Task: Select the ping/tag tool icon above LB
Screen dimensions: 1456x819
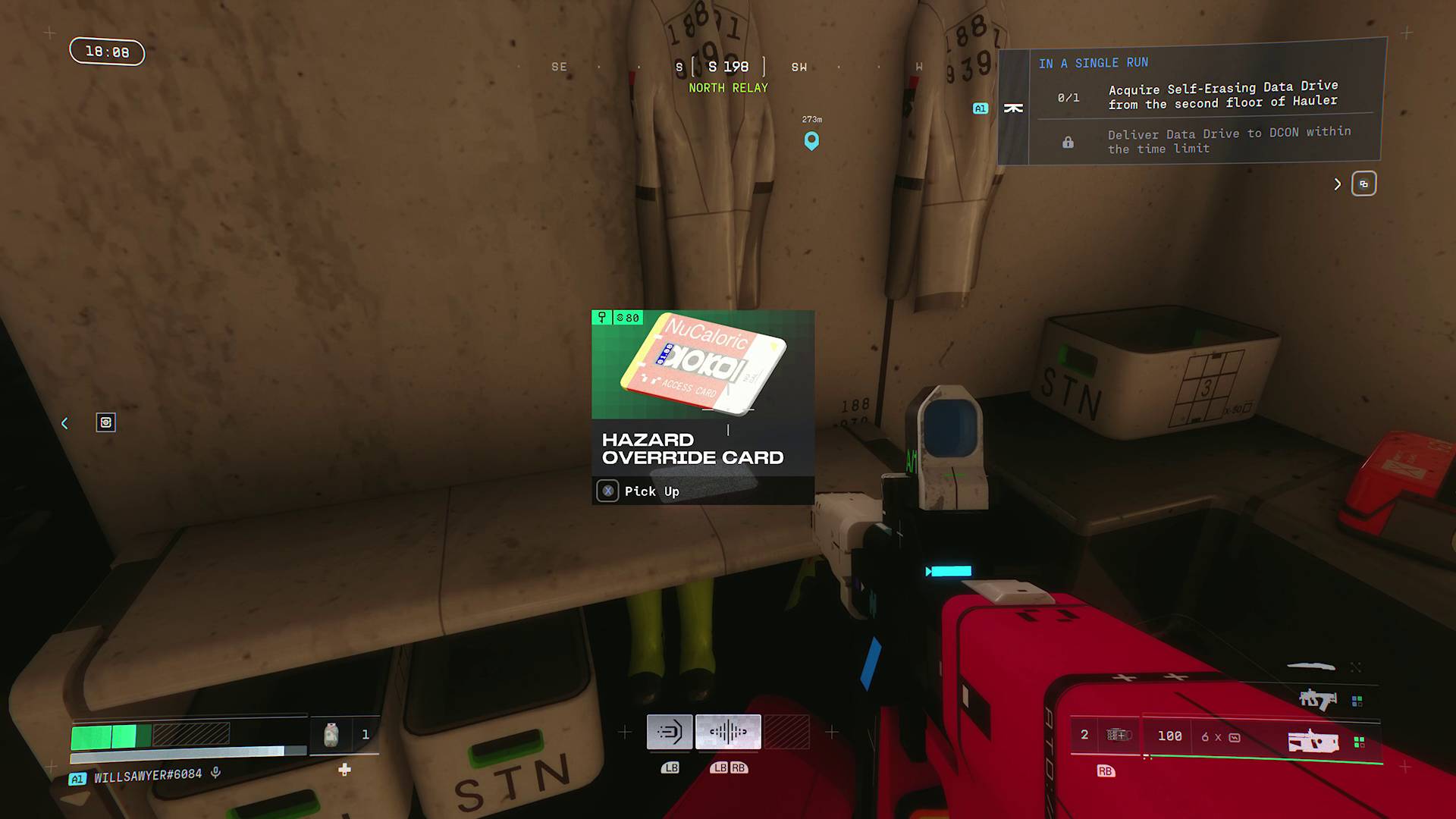Action: click(671, 731)
